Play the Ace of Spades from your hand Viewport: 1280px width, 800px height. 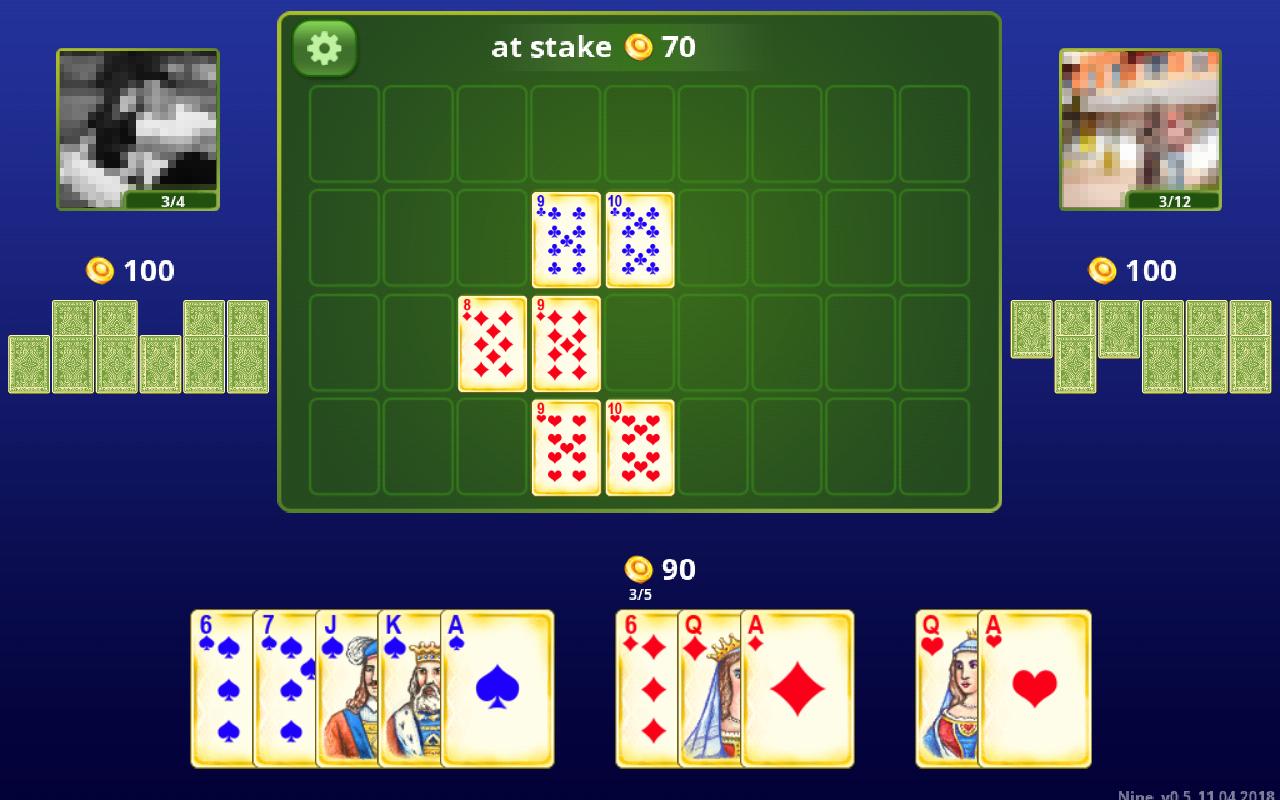tap(497, 690)
